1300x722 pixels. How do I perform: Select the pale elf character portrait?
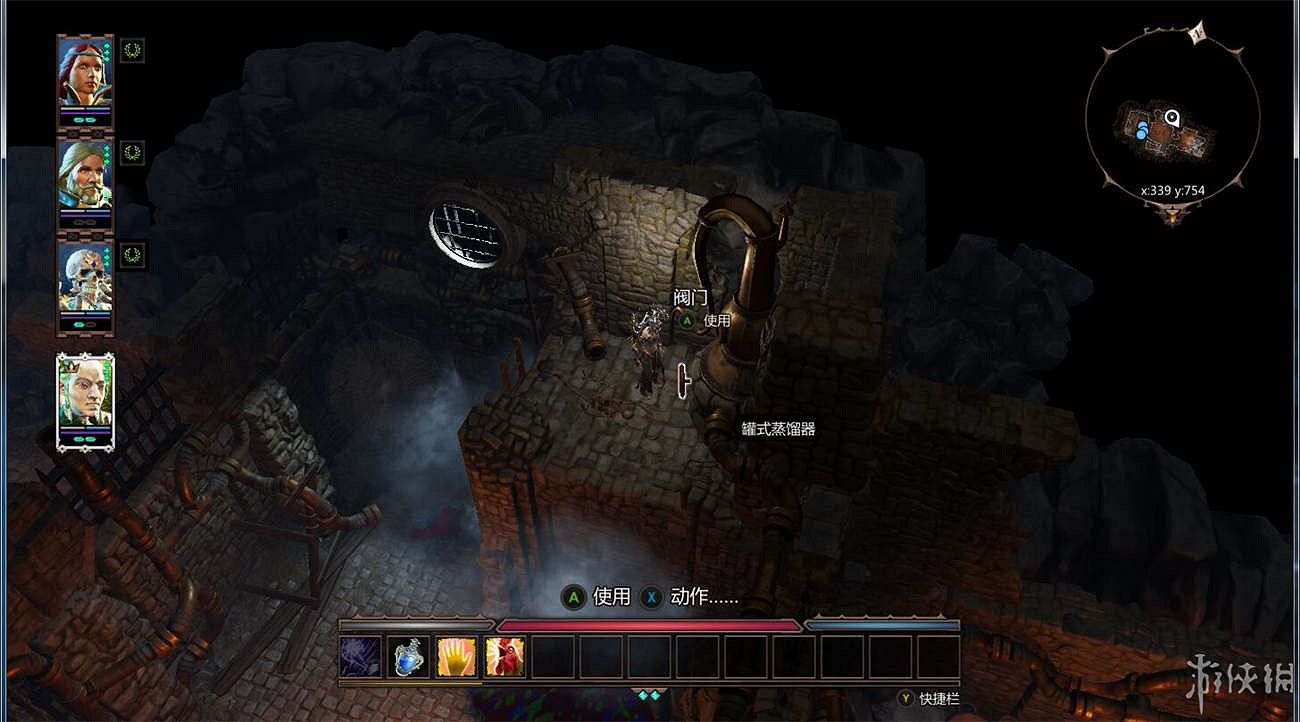(x=86, y=392)
